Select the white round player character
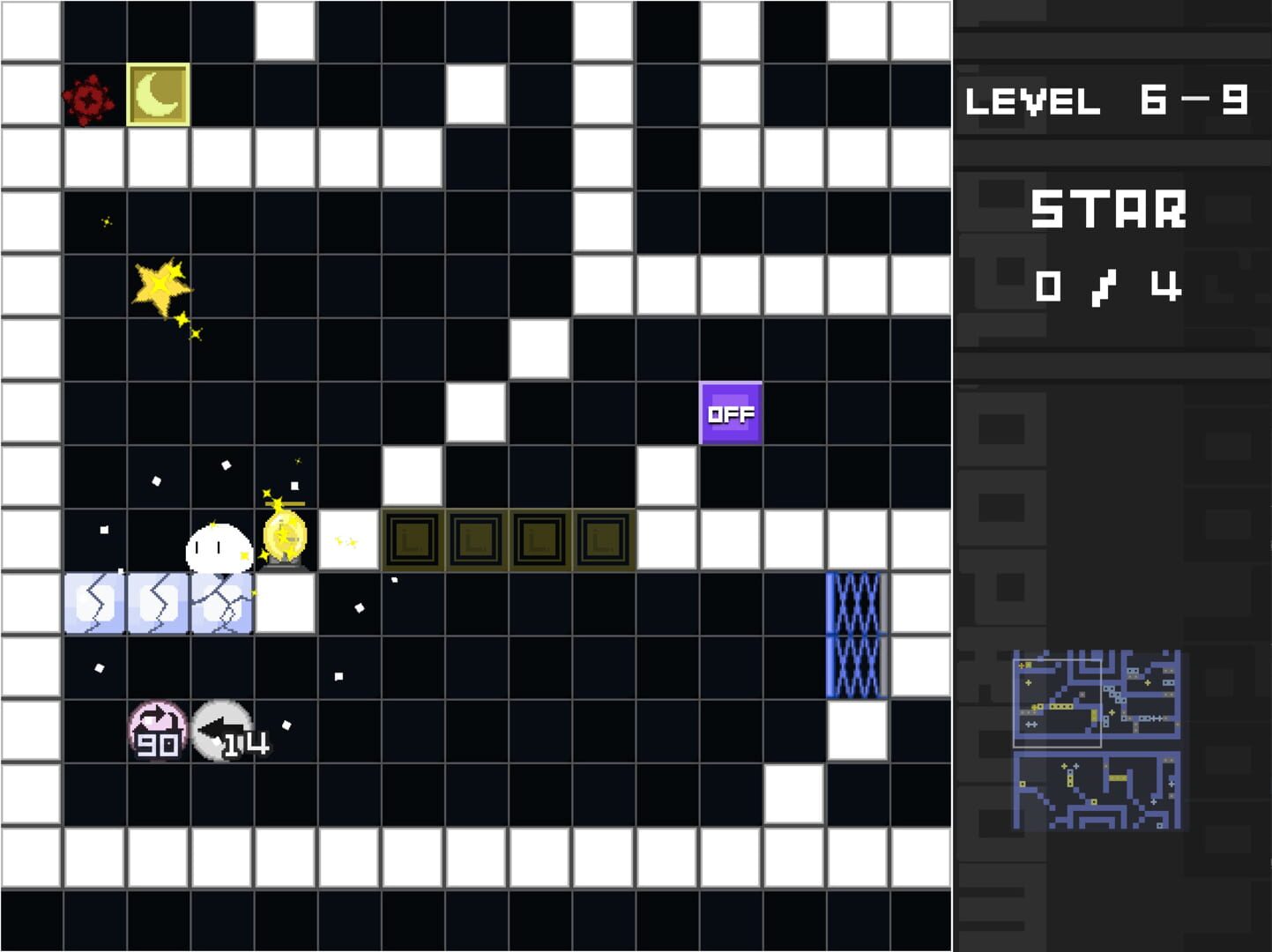The width and height of the screenshot is (1272, 952). (x=219, y=547)
